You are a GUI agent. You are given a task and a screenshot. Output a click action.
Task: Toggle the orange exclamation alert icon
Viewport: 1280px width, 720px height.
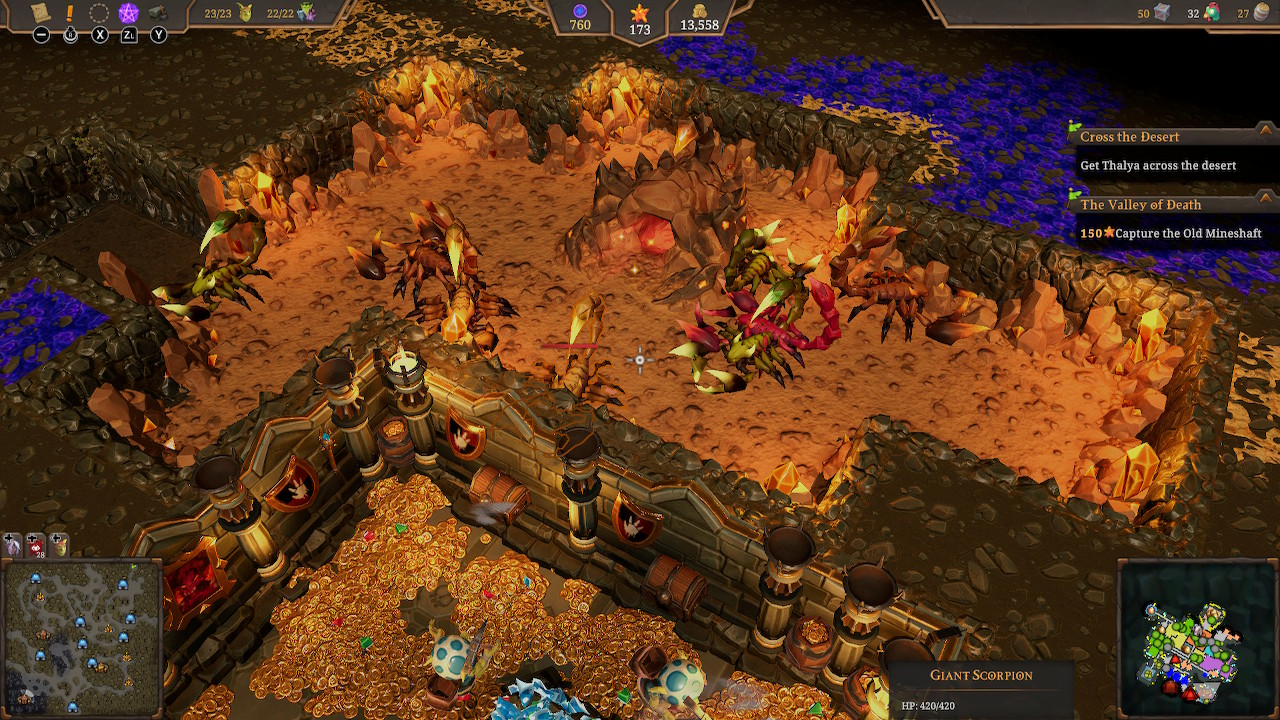click(68, 12)
